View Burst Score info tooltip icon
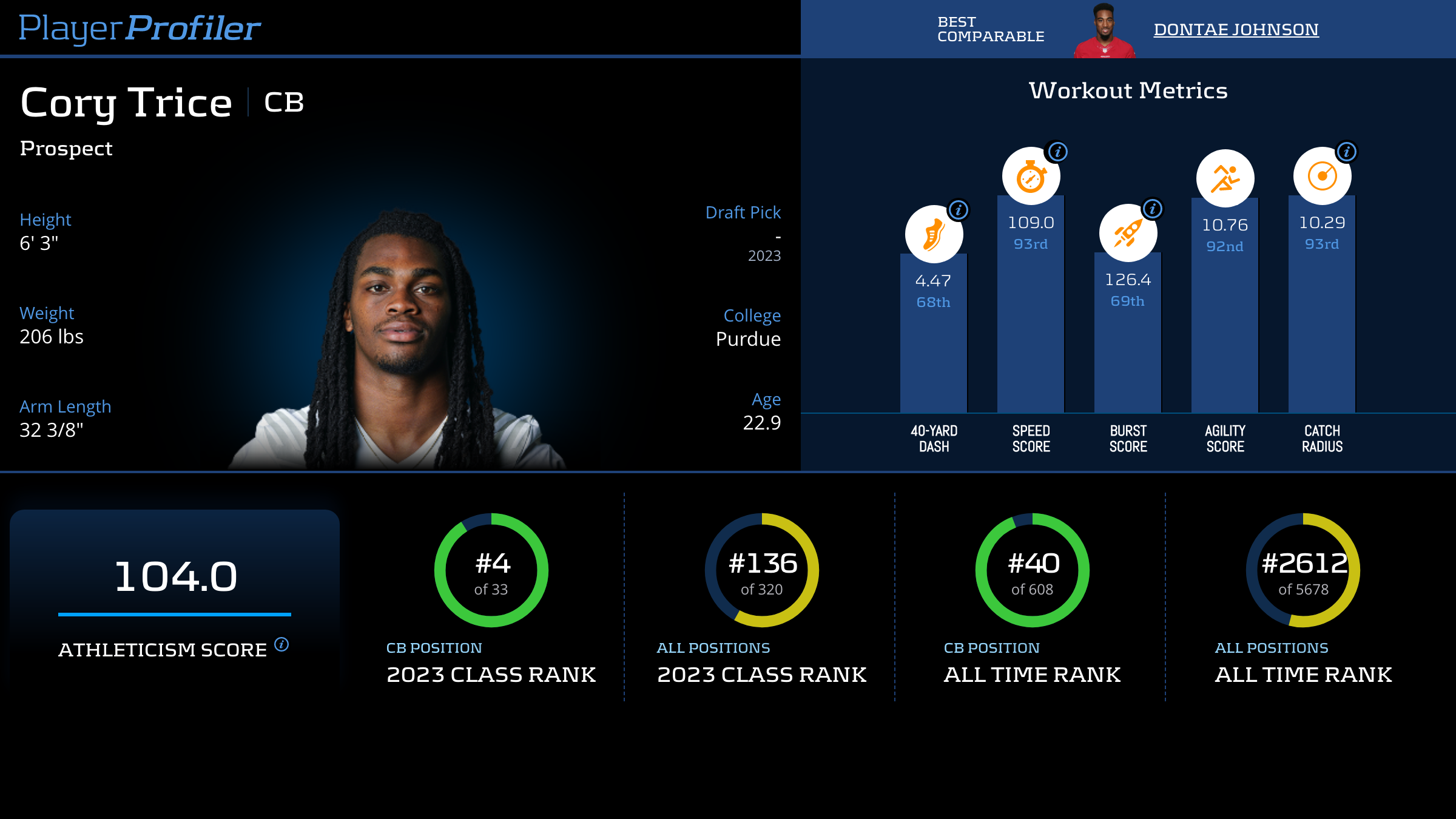 click(x=1153, y=209)
